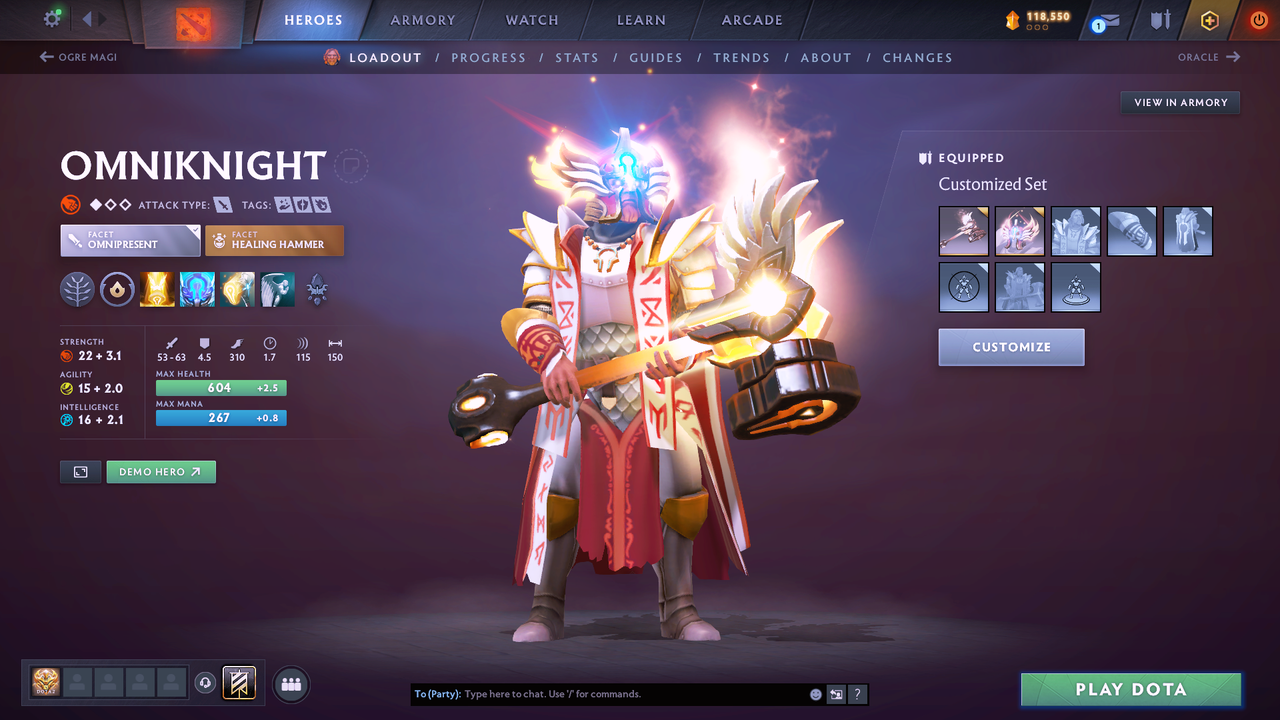The height and width of the screenshot is (720, 1280).
Task: Click the Hammer of Purity ability icon
Action: (237, 289)
